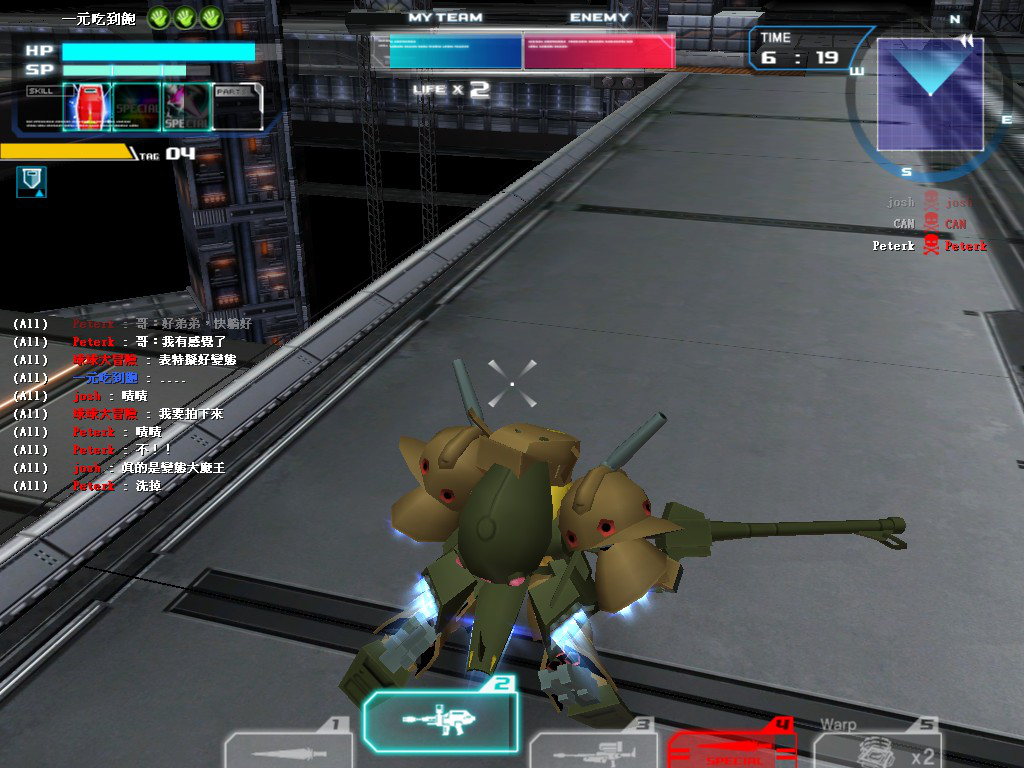Open the purple minimap
The image size is (1024, 768).
(x=929, y=94)
